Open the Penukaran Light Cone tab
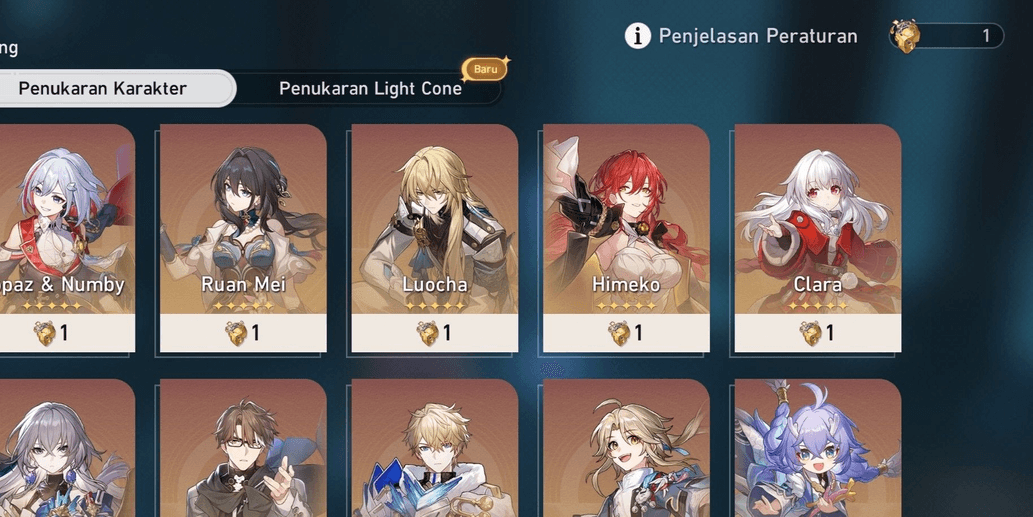This screenshot has width=1033, height=517. [x=370, y=89]
